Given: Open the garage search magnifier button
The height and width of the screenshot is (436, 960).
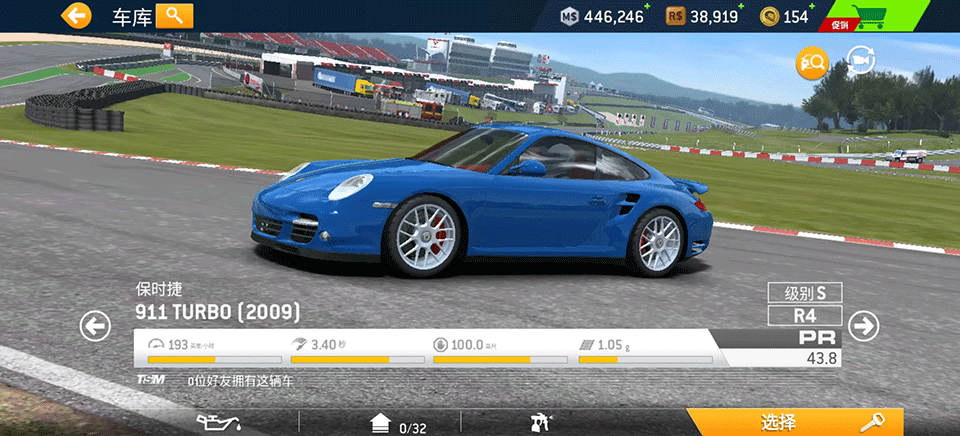Looking at the screenshot, I should click(174, 15).
